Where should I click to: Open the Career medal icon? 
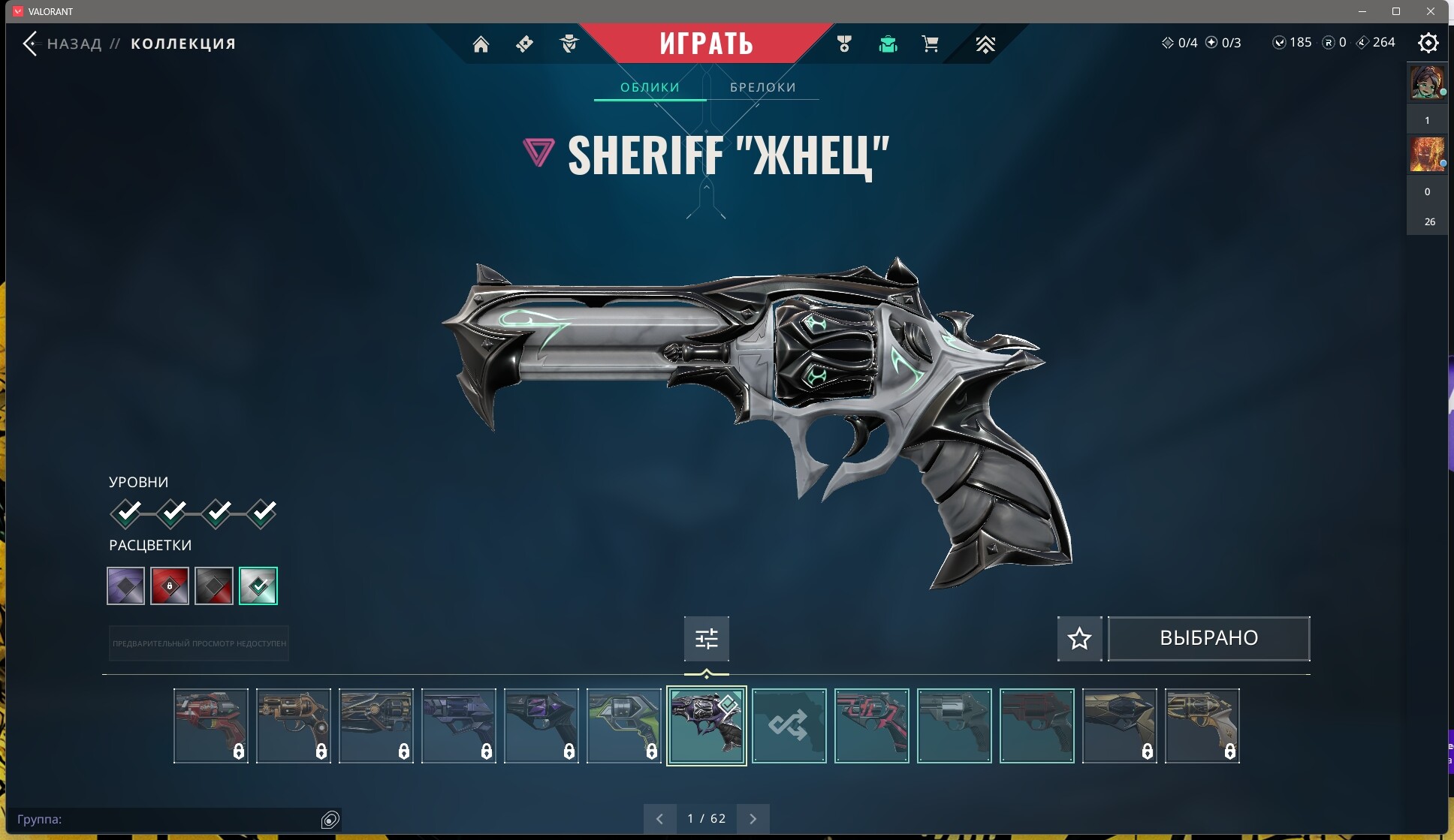(x=844, y=44)
